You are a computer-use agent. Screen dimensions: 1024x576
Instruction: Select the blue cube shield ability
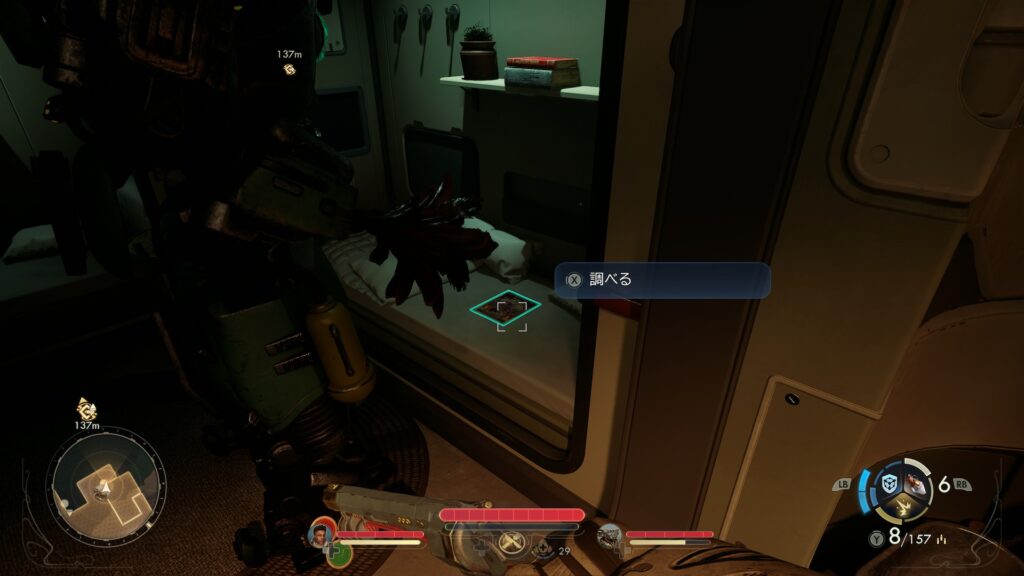tap(889, 483)
